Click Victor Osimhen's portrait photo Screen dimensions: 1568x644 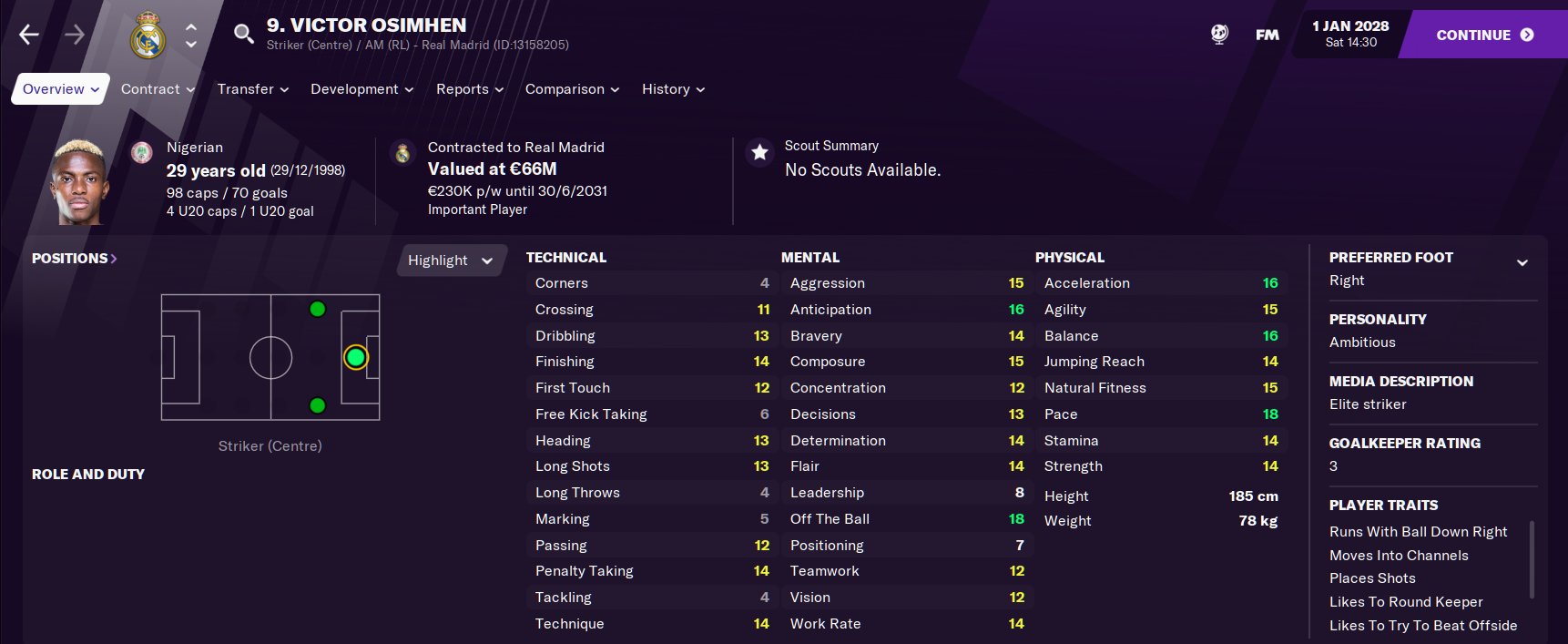(80, 182)
